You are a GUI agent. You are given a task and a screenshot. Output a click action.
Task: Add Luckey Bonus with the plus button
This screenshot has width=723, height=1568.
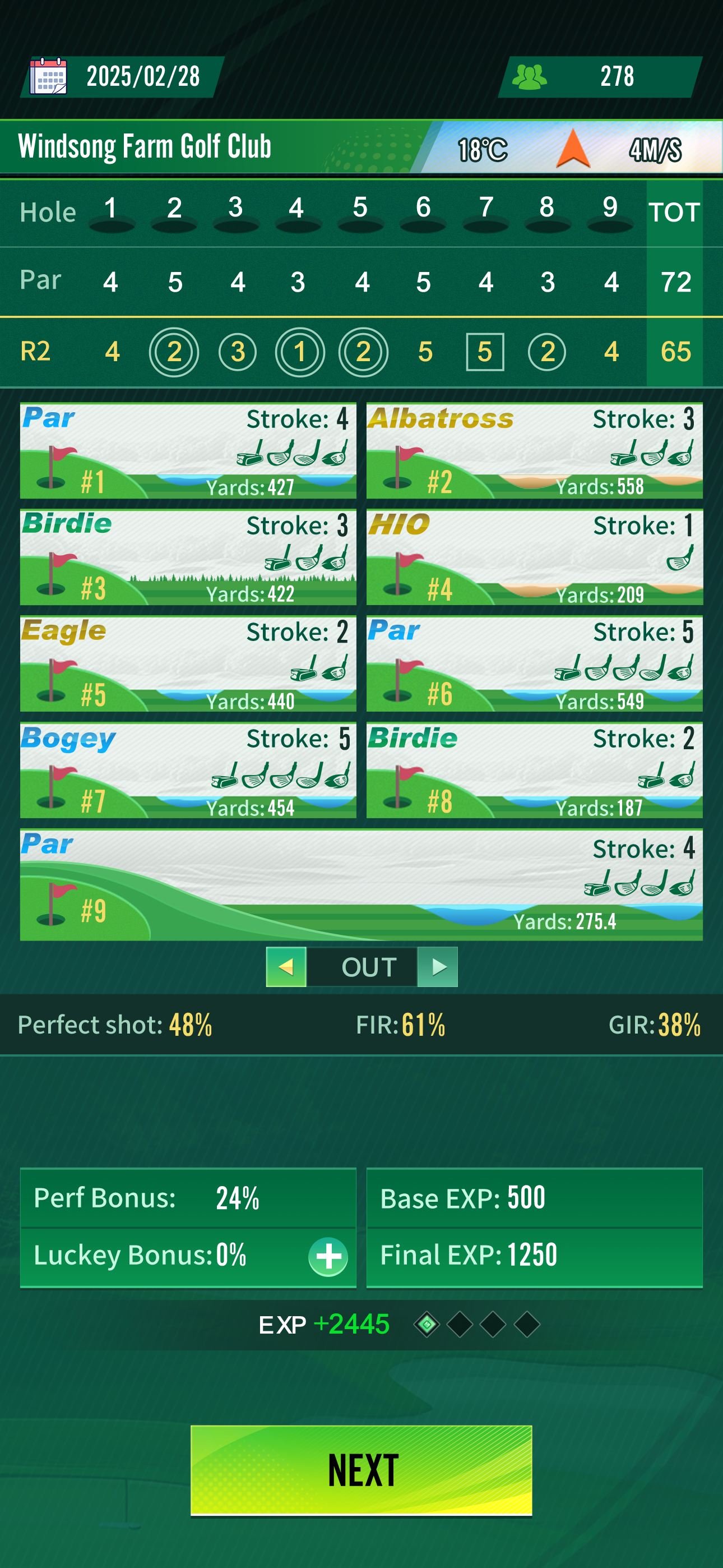coord(328,1256)
